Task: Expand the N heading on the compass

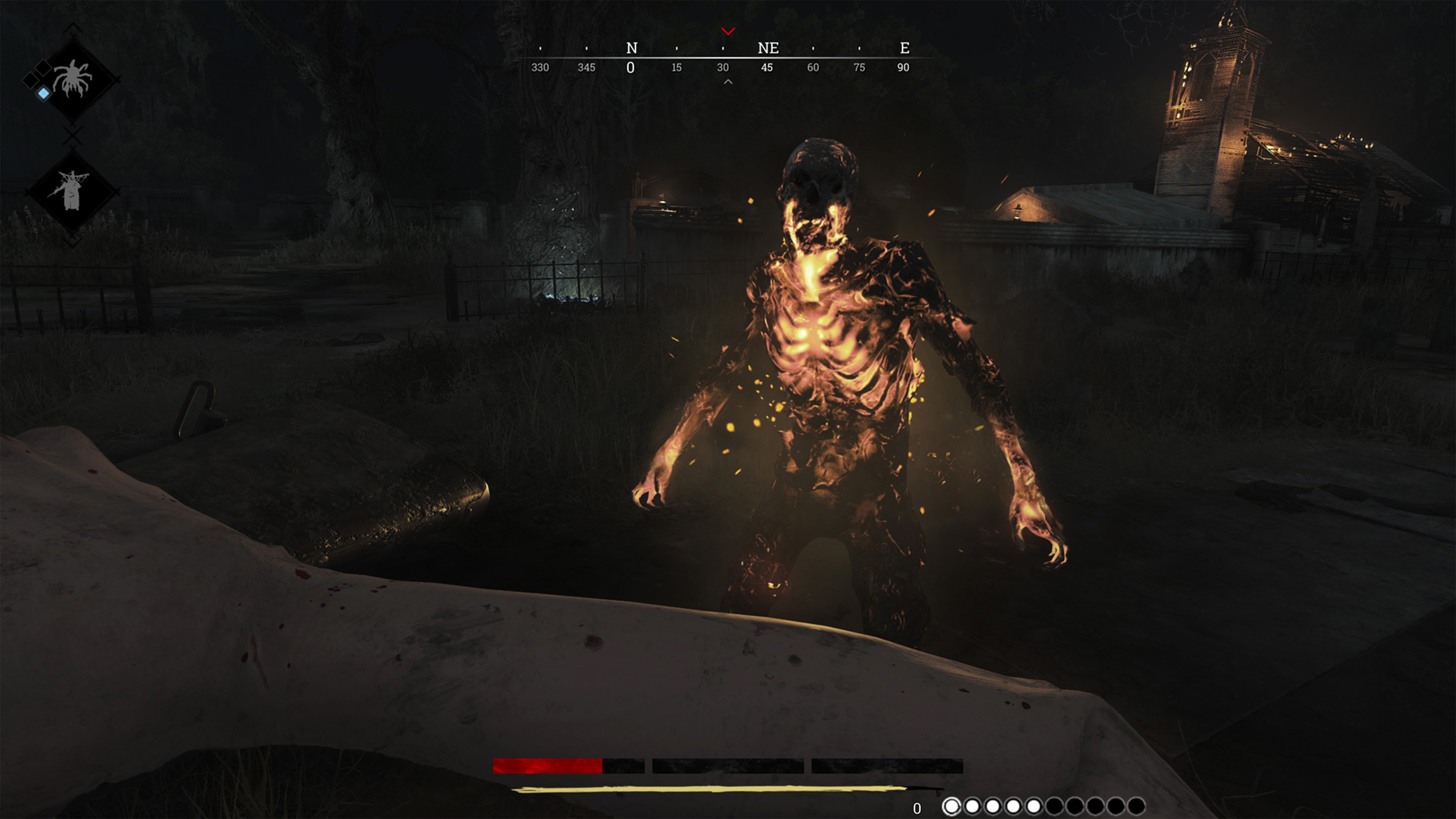Action: [631, 48]
